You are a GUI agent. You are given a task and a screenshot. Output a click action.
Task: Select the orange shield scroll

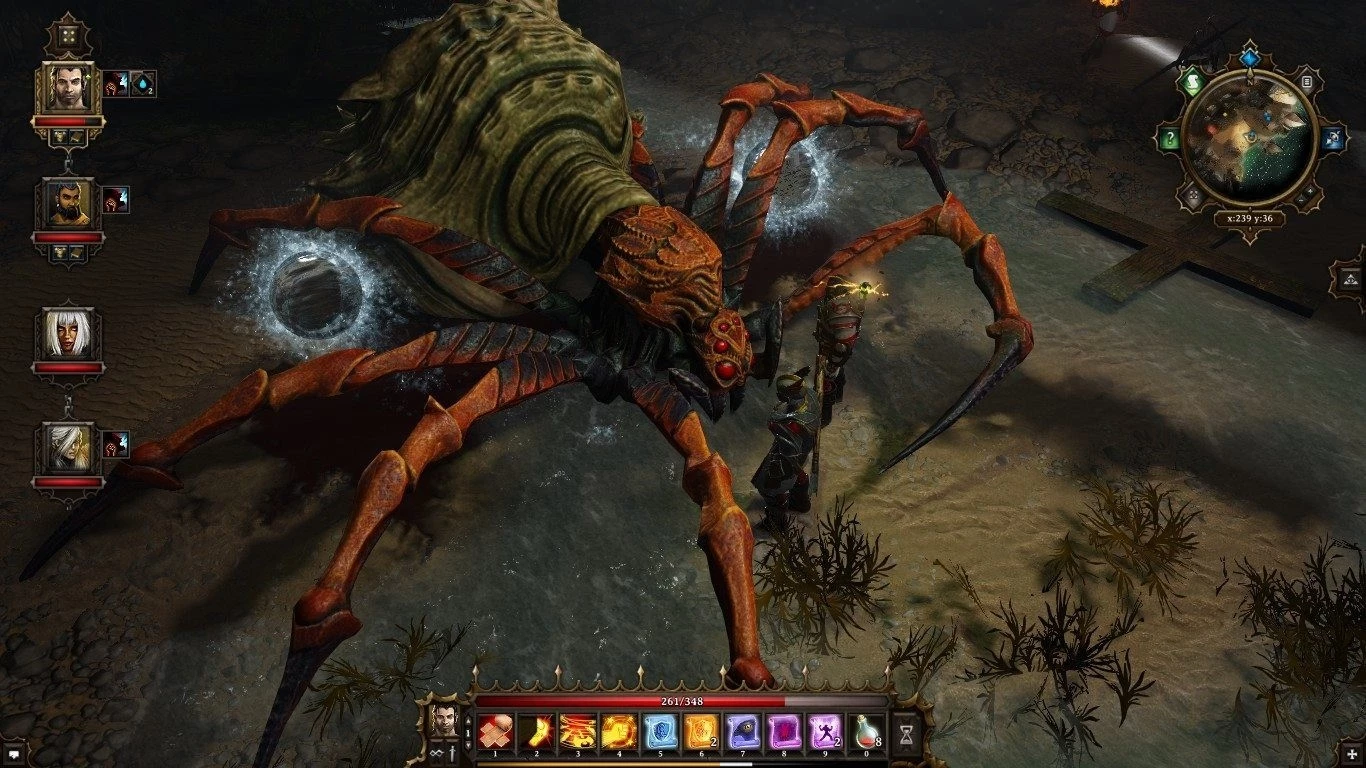pos(700,733)
